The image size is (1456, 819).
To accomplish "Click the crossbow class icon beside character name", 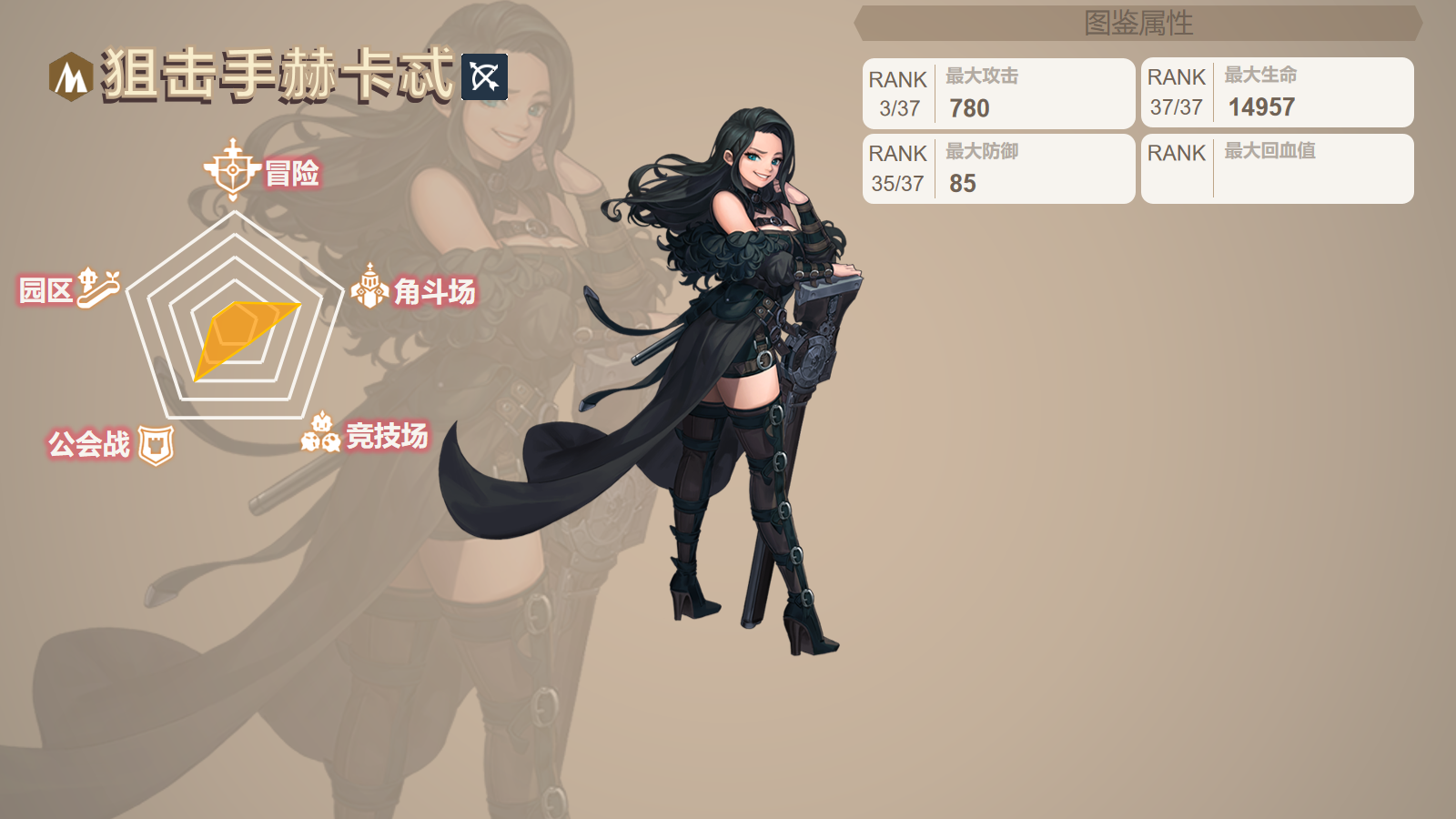I will click(482, 77).
